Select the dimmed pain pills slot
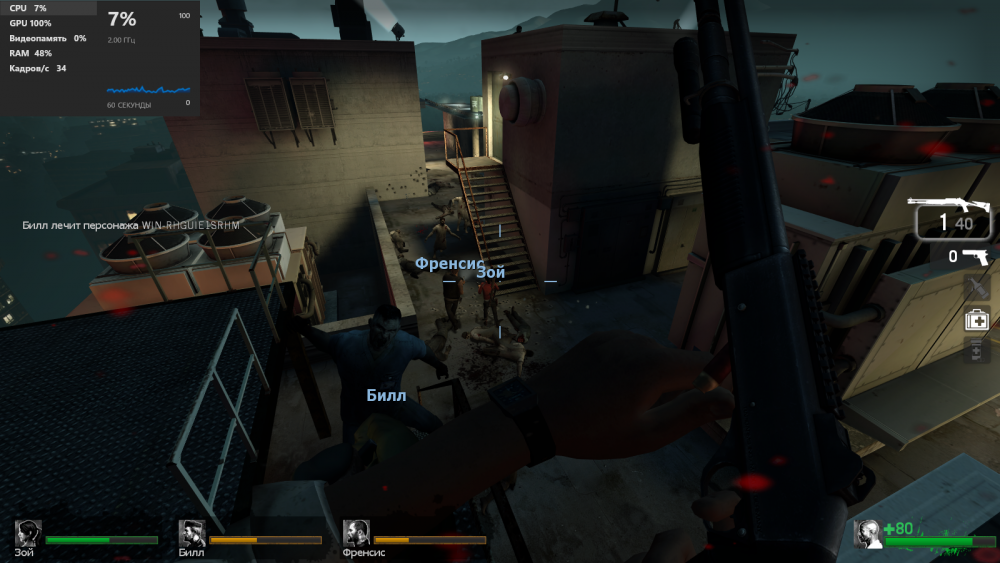1000x563 pixels. pos(976,351)
